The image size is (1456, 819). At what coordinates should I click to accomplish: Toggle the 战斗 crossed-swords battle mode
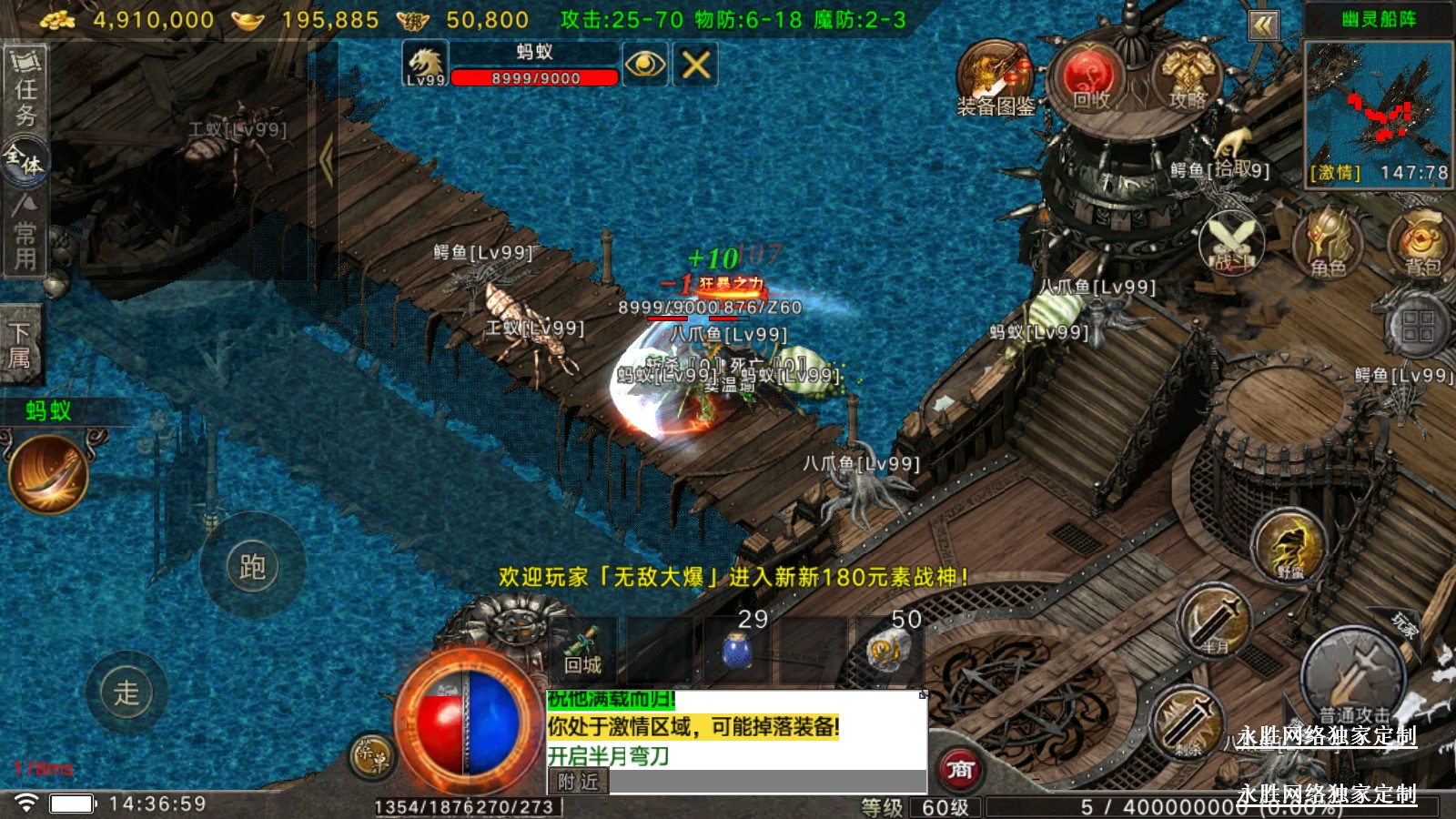point(1232,241)
